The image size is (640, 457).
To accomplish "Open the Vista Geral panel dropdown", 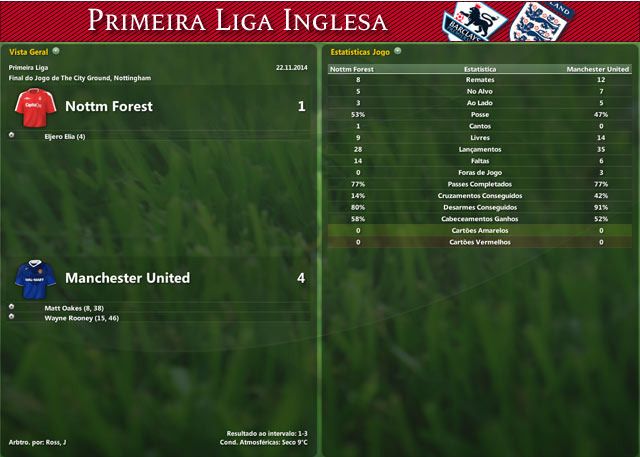I will pos(56,50).
